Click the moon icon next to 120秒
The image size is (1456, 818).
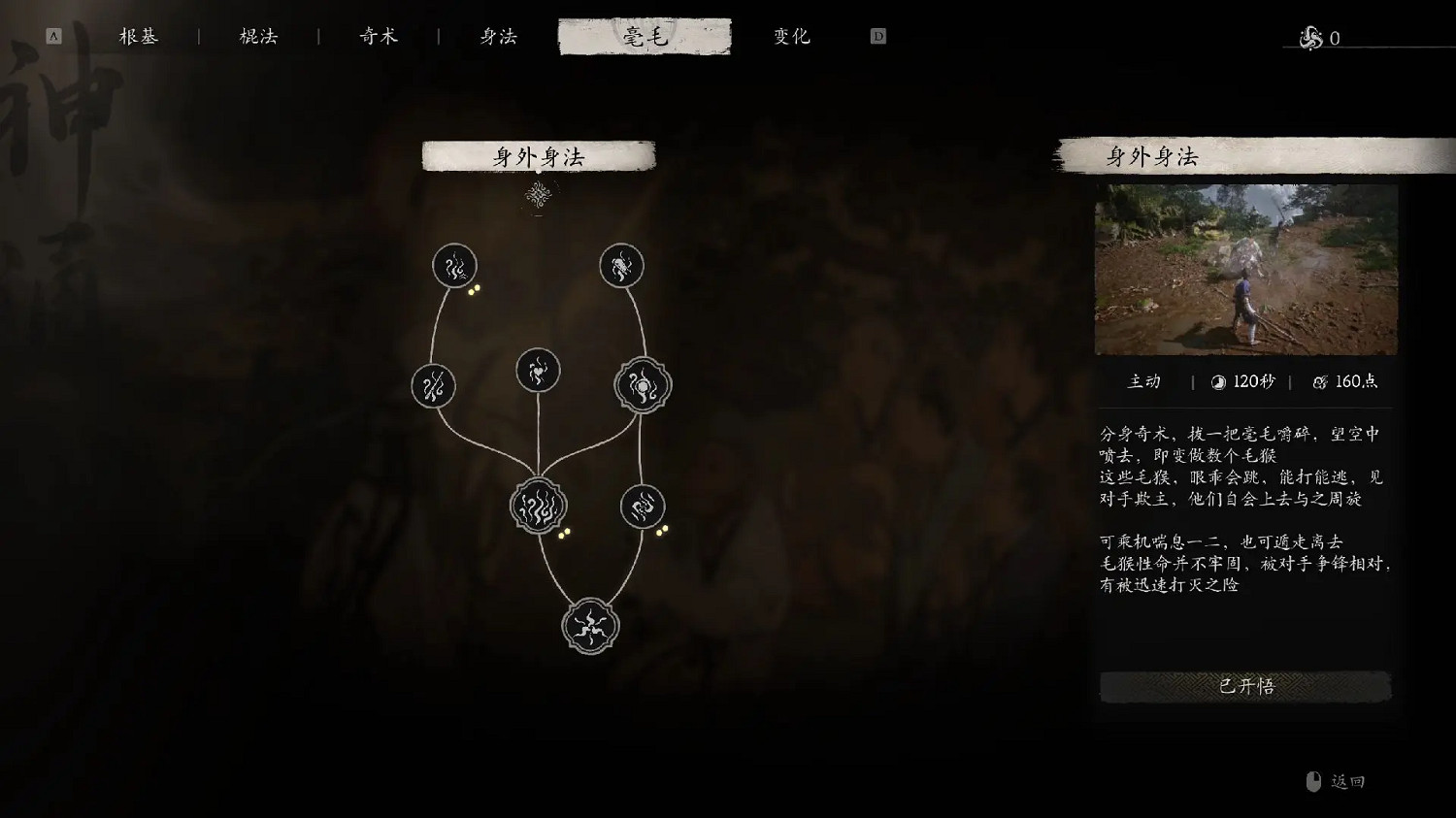click(1215, 381)
